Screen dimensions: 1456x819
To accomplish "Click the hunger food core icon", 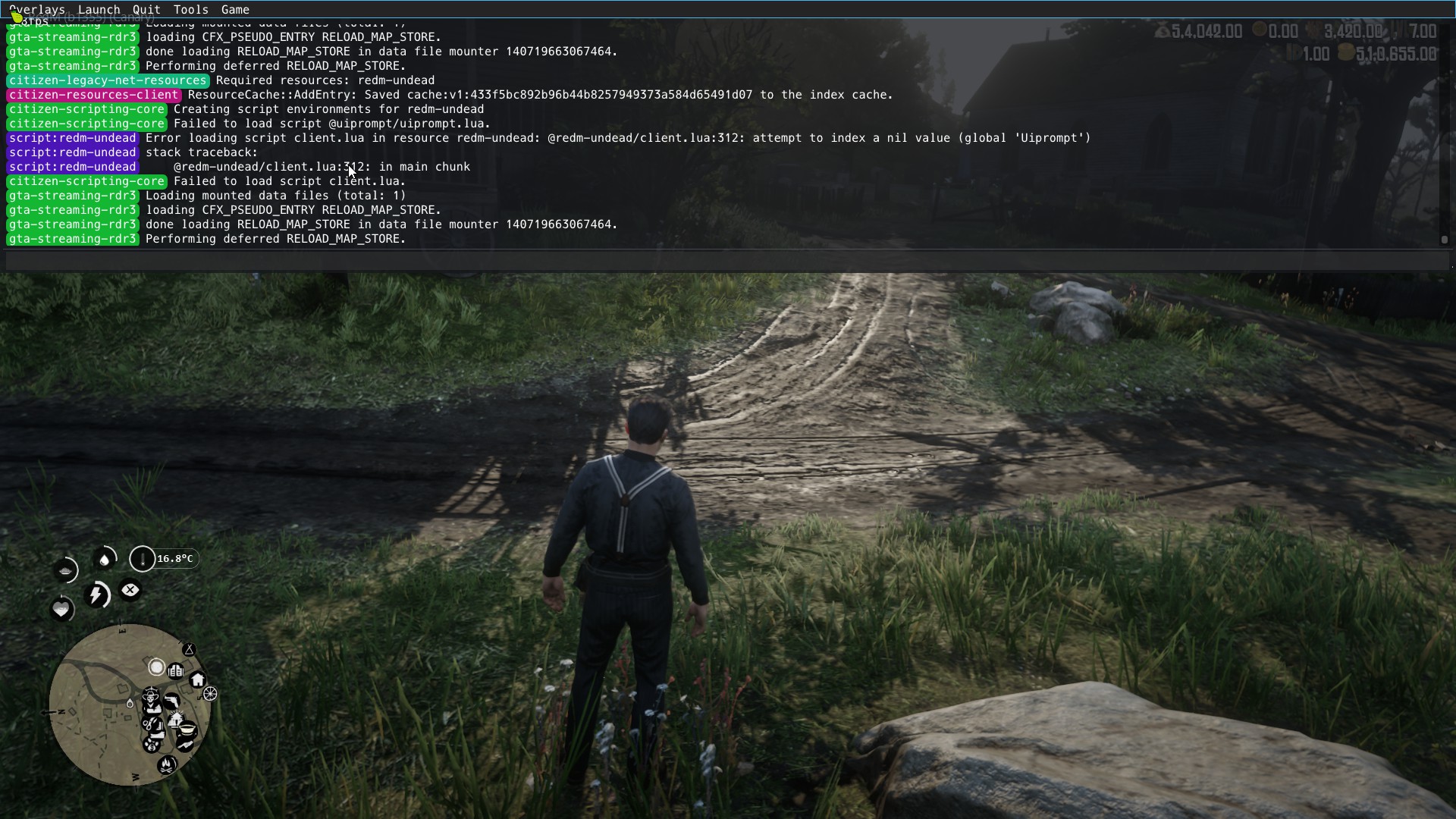I will (x=65, y=571).
